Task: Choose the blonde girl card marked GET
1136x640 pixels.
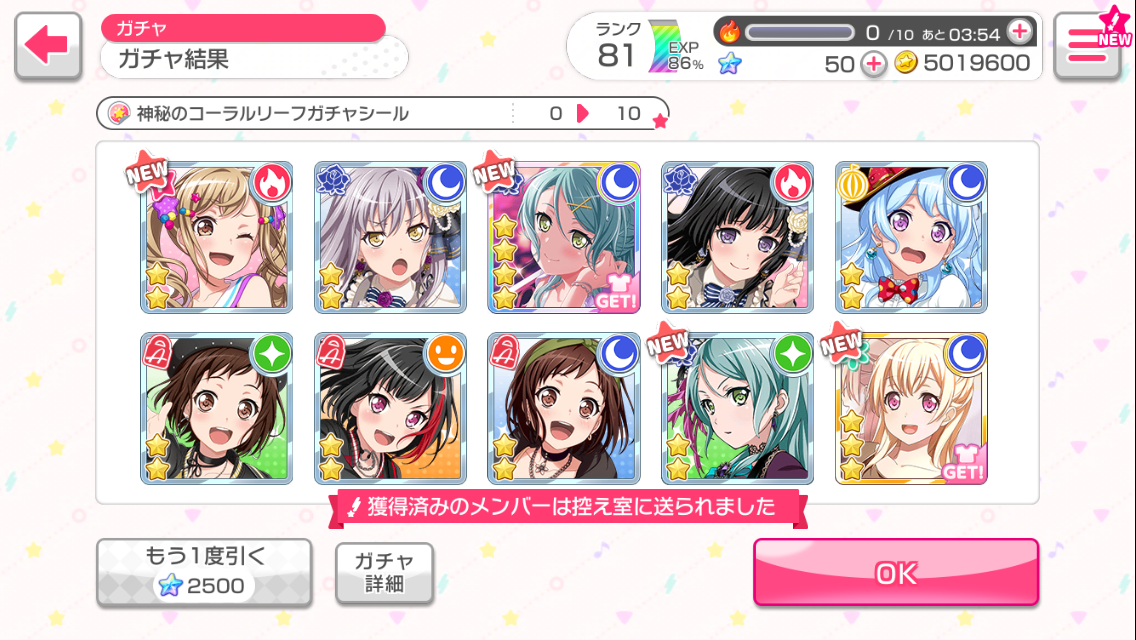Action: click(911, 408)
